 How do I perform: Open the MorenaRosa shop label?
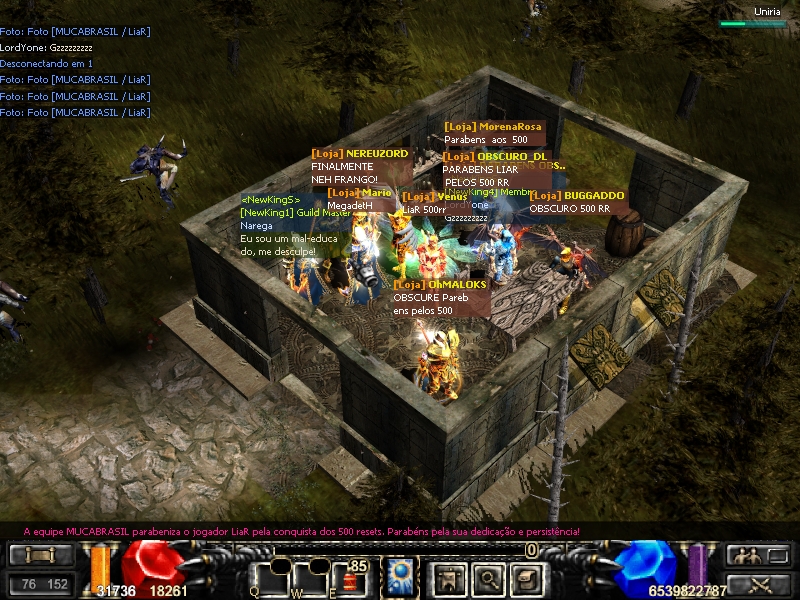click(x=493, y=127)
